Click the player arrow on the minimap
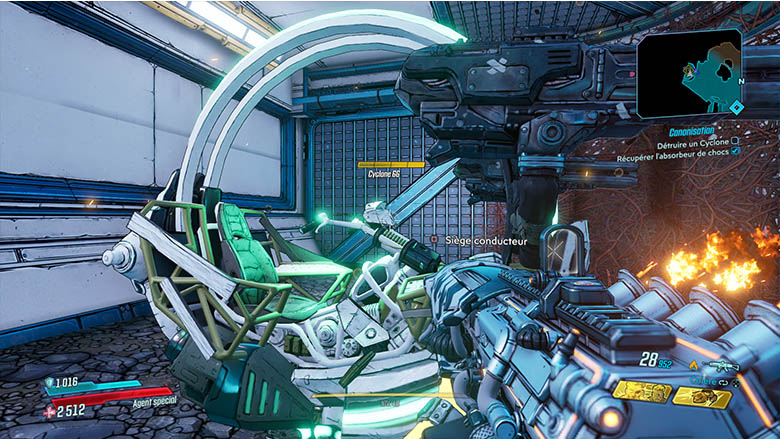This screenshot has height=439, width=780. pyautogui.click(x=689, y=71)
